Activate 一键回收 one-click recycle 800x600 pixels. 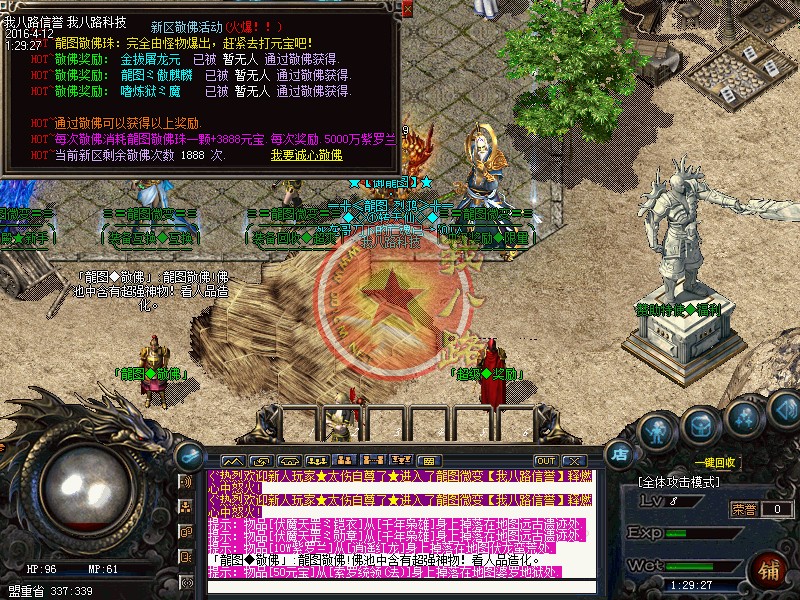click(x=716, y=463)
